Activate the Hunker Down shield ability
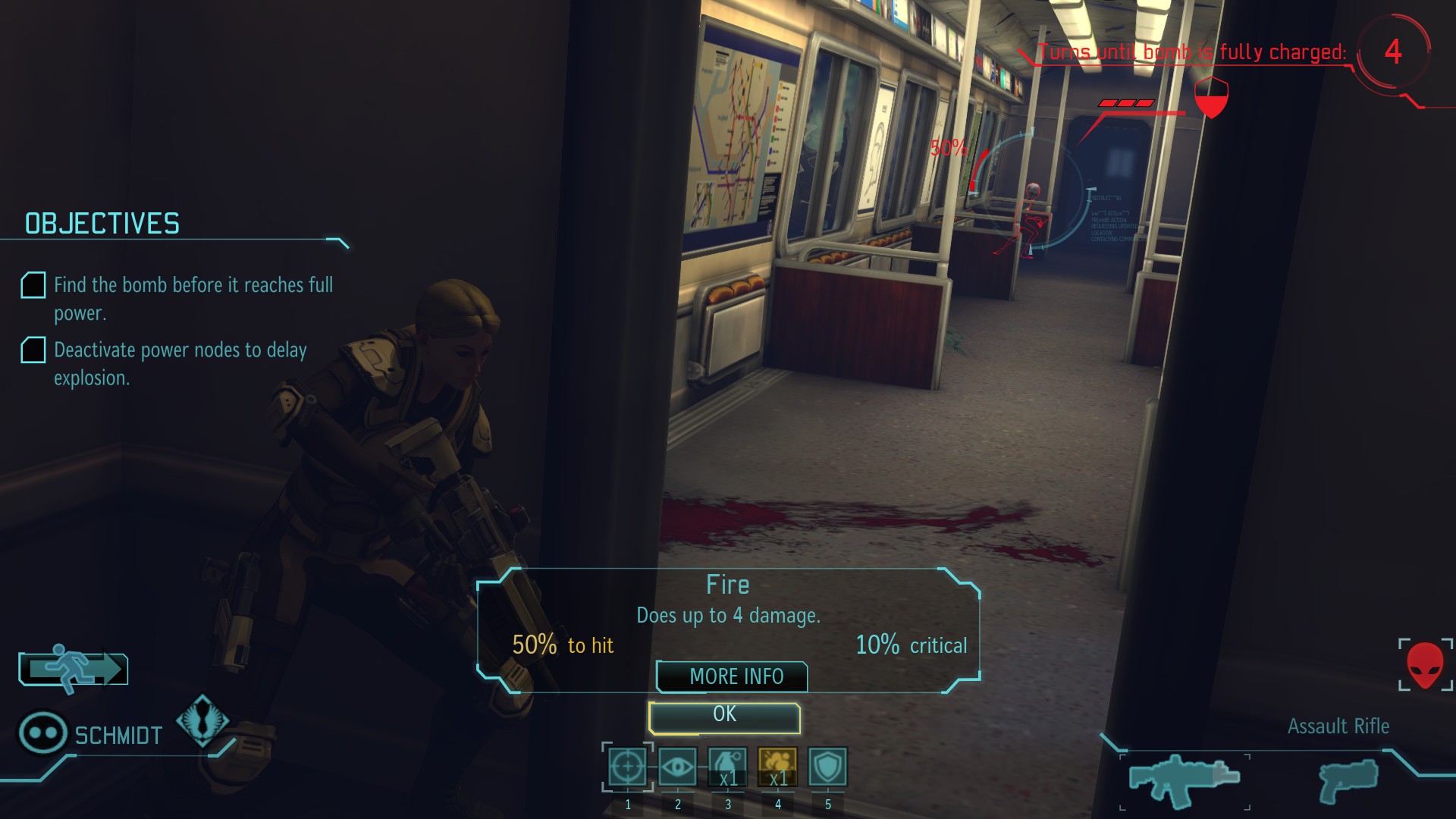The image size is (1456, 819). [x=827, y=767]
